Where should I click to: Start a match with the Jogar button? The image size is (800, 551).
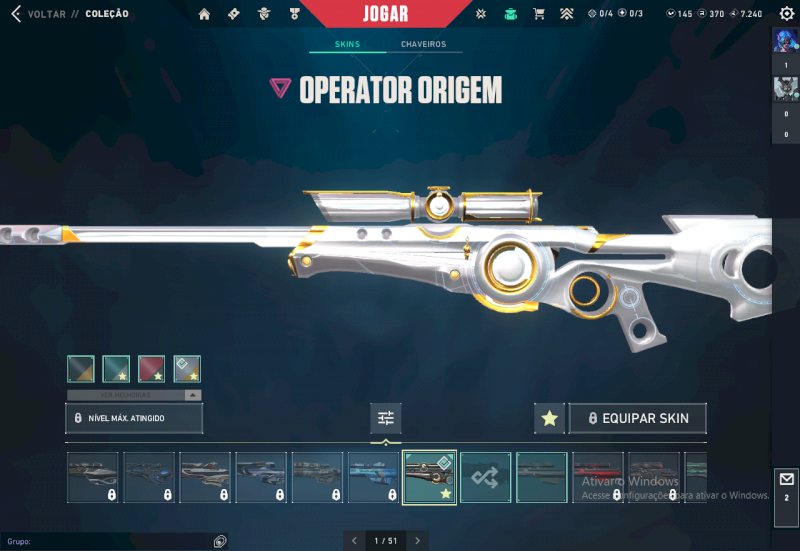click(x=386, y=14)
